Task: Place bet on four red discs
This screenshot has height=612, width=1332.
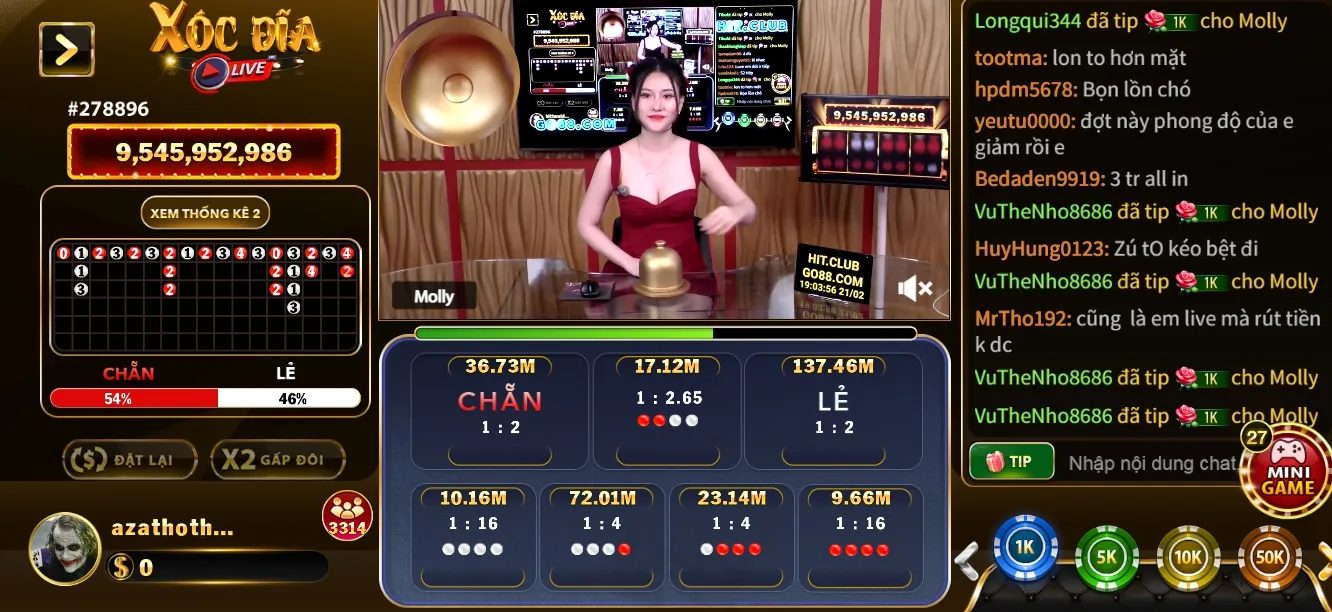Action: click(x=859, y=536)
